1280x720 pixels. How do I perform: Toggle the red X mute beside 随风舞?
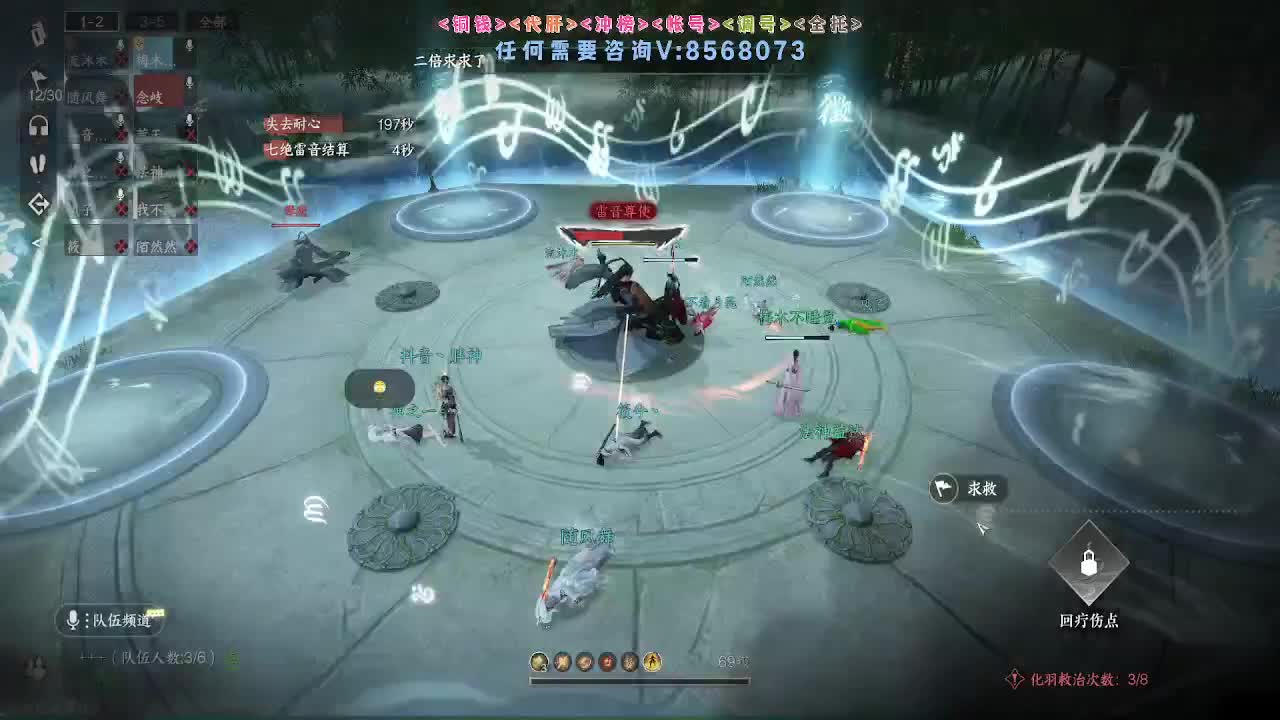[122, 96]
